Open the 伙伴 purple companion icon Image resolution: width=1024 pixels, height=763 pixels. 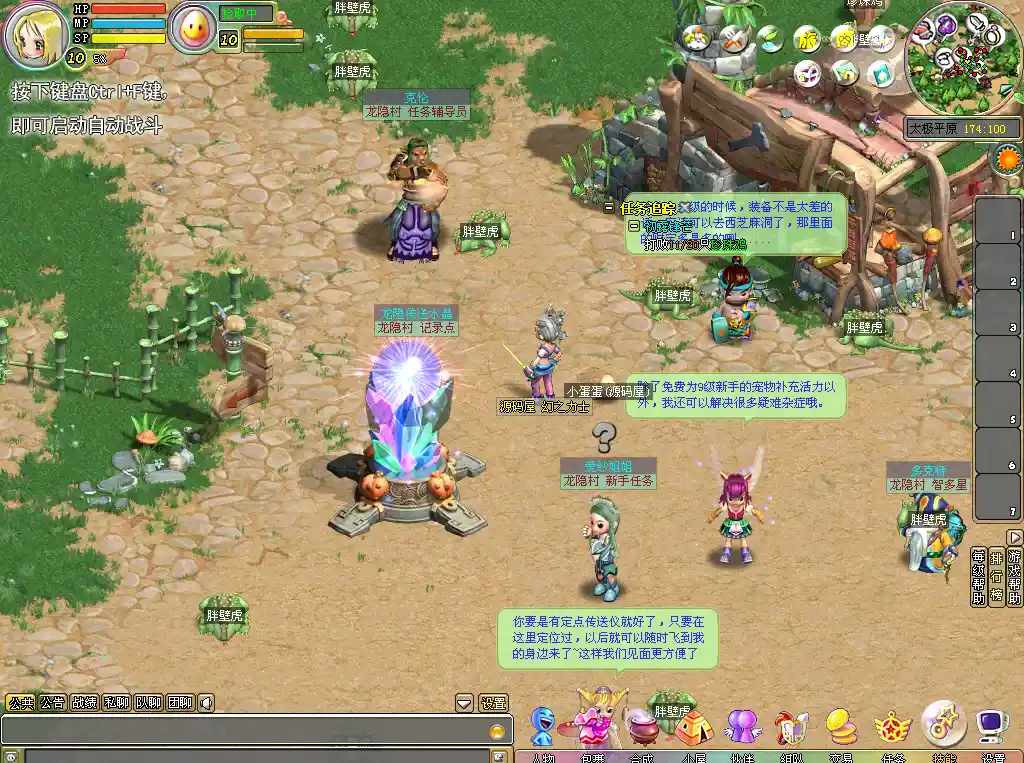pyautogui.click(x=742, y=725)
